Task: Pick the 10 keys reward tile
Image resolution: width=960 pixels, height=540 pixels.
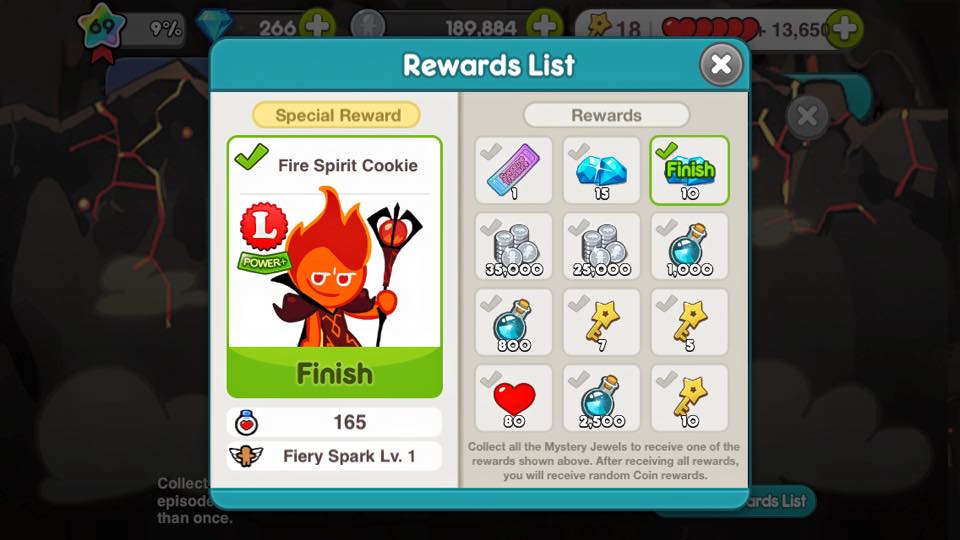Action: (690, 398)
